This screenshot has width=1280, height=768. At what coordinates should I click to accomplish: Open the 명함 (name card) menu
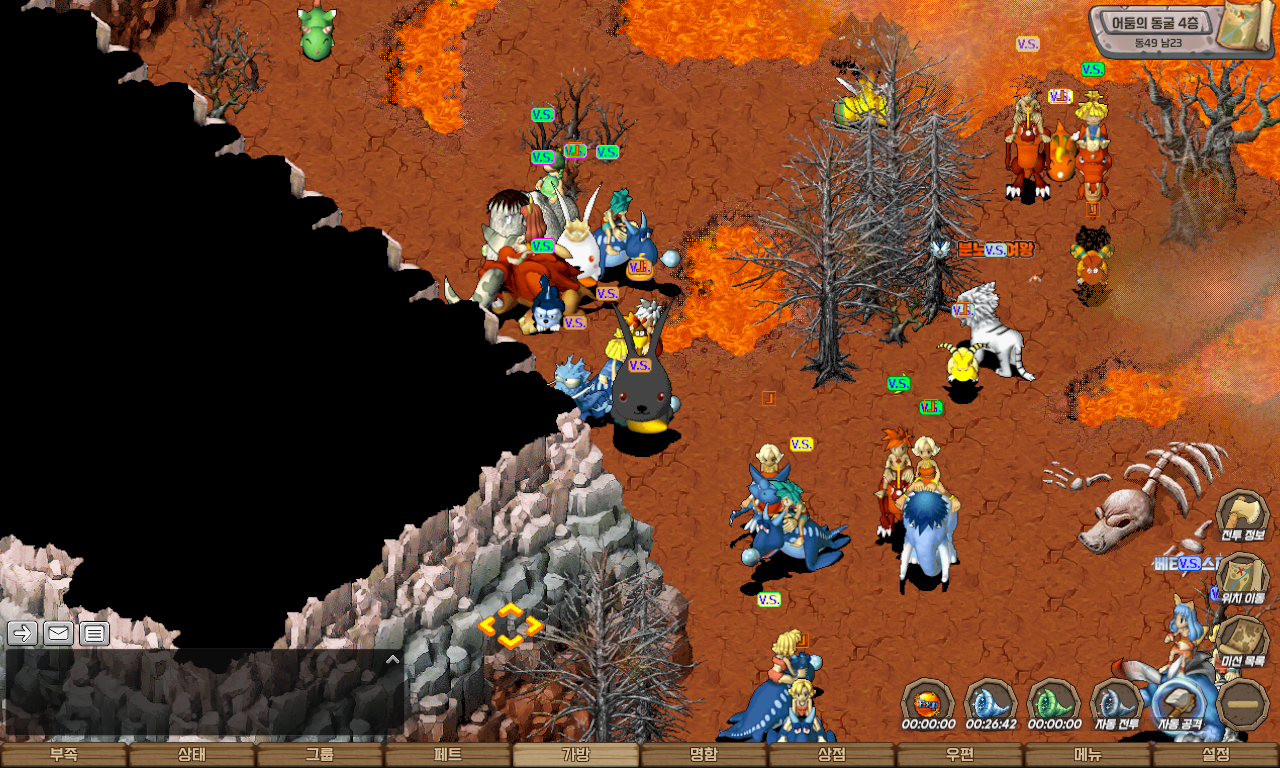[x=704, y=755]
